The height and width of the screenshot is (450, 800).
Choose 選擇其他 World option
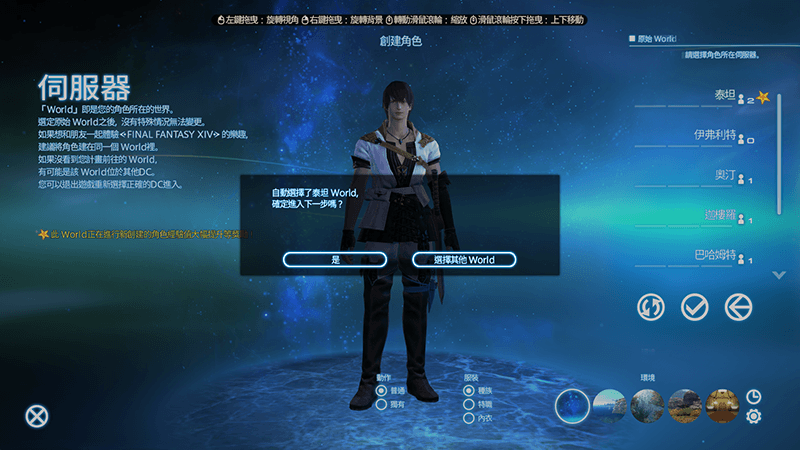[x=464, y=260]
